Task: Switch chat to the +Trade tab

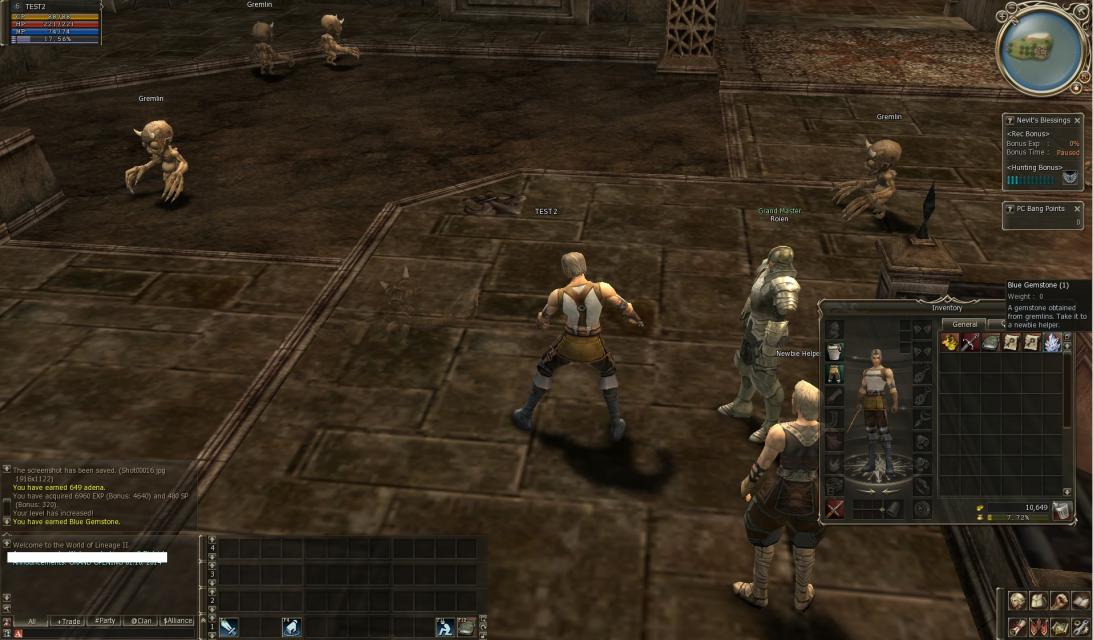Action: click(68, 621)
